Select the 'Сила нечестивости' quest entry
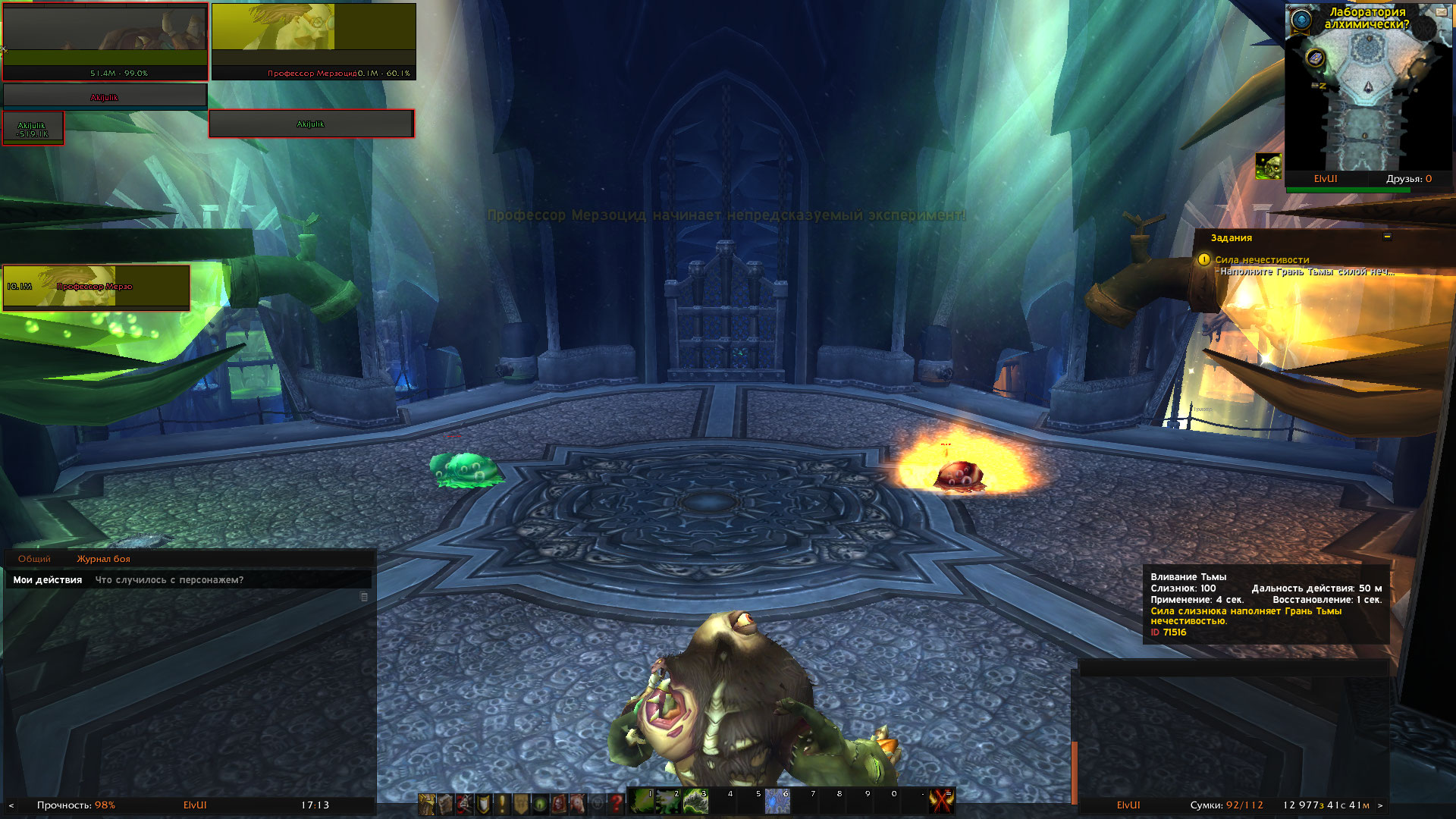The width and height of the screenshot is (1456, 819). click(1262, 260)
